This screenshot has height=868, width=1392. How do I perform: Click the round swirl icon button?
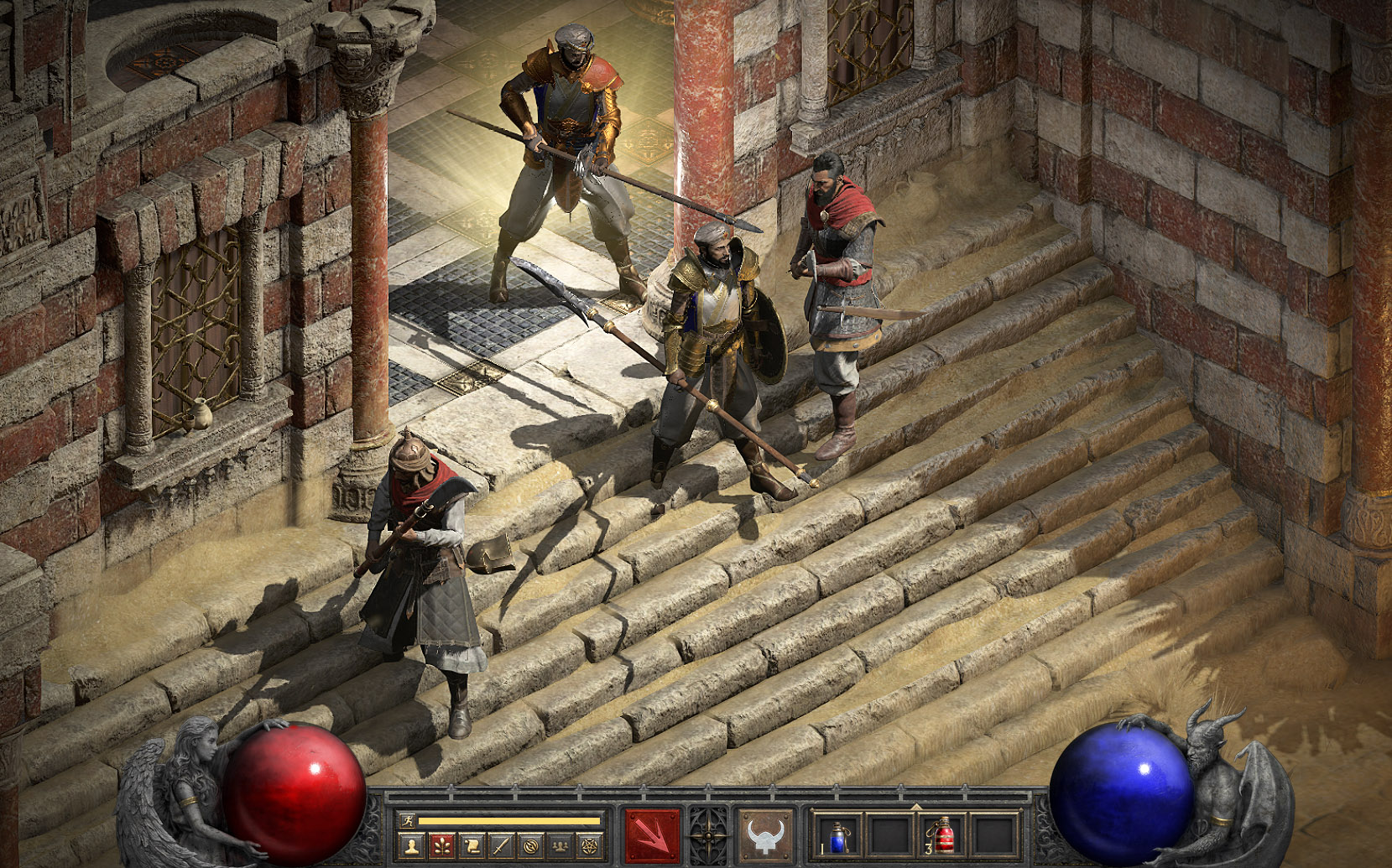tap(530, 845)
